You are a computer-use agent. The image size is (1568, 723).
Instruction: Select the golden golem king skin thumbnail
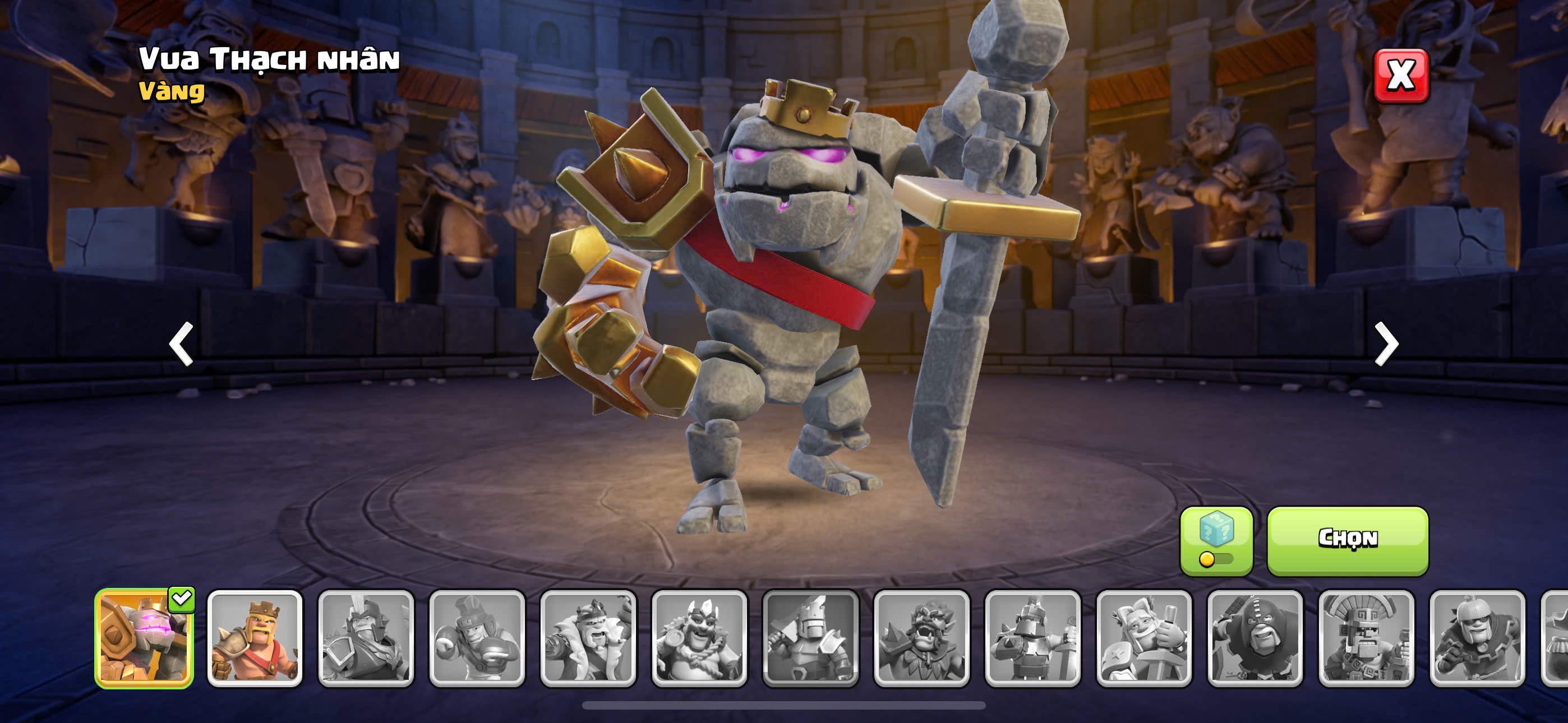[x=144, y=638]
